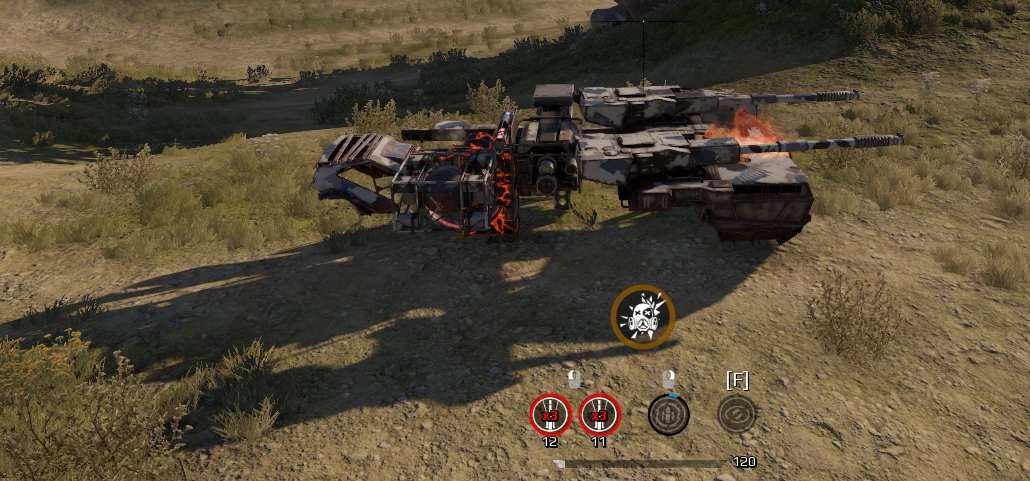Select the cannon weapon icon showing 12 ammo

coord(550,414)
